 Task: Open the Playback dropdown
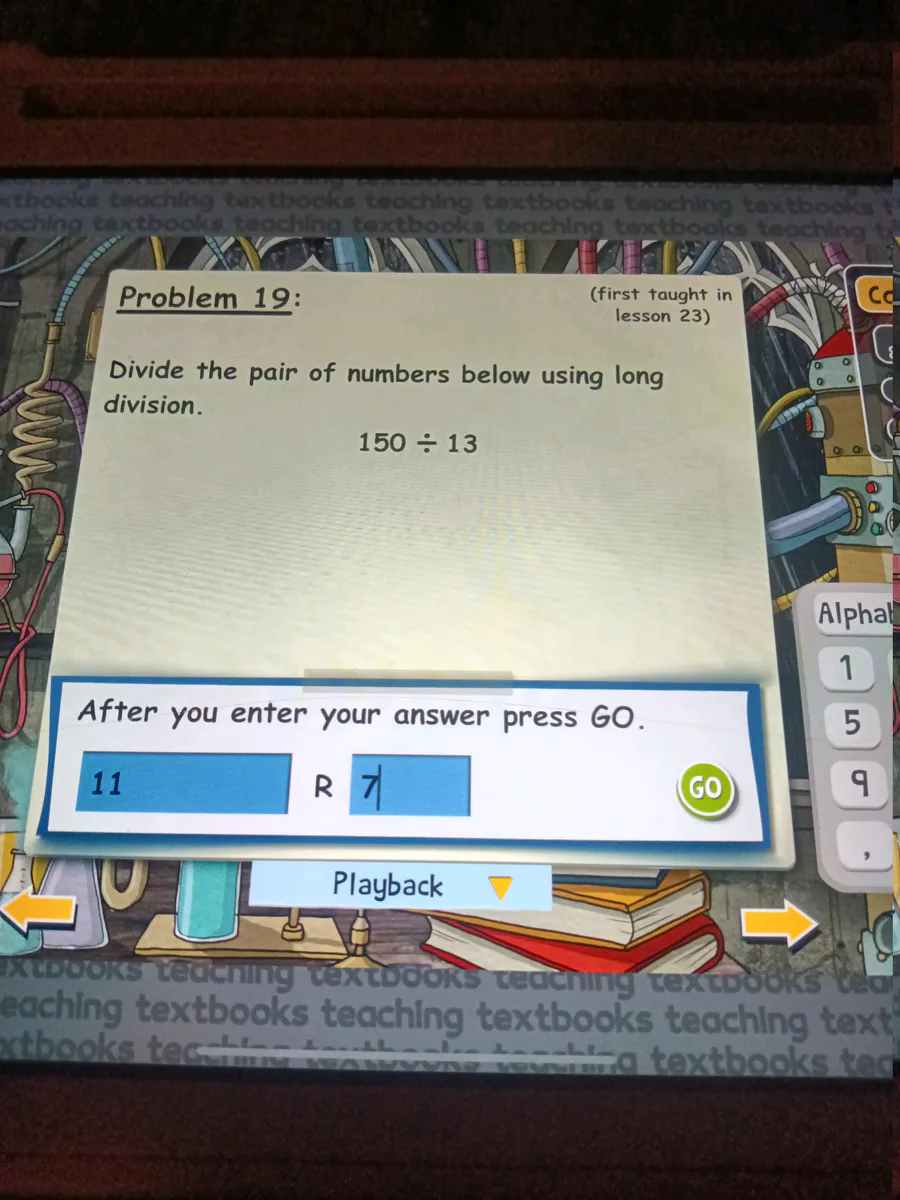pos(400,886)
